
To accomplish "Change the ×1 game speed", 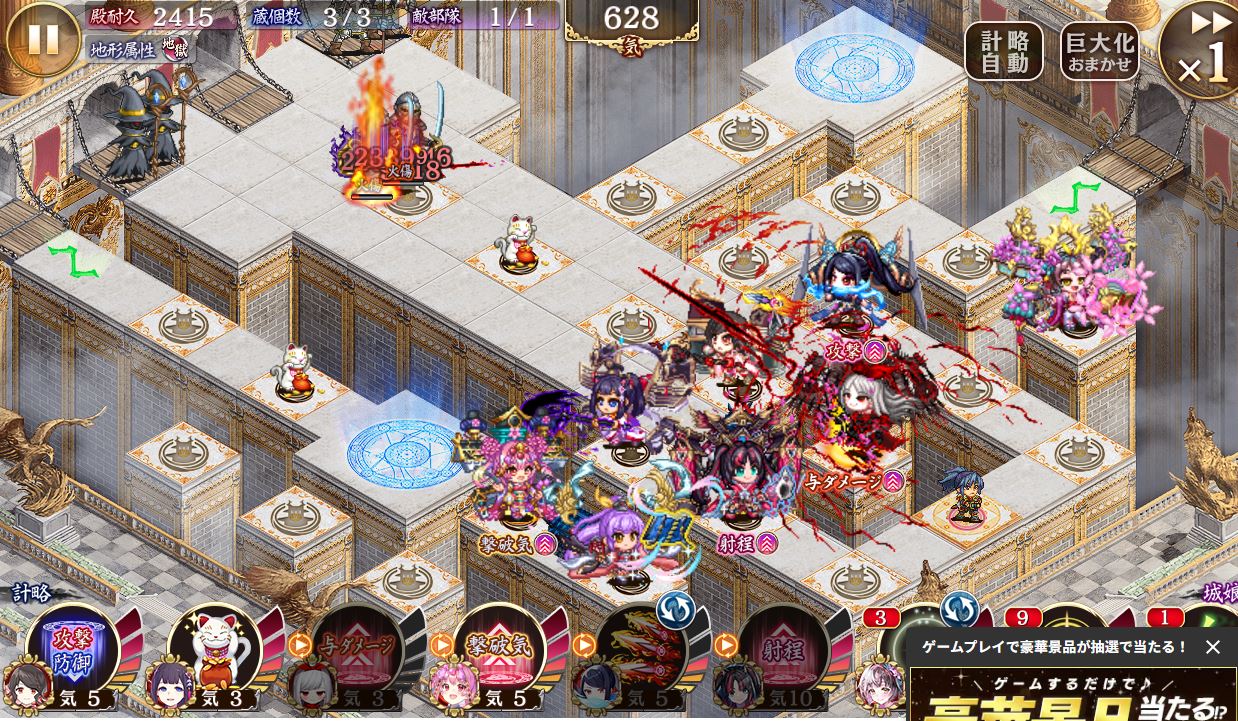I will pos(1202,50).
